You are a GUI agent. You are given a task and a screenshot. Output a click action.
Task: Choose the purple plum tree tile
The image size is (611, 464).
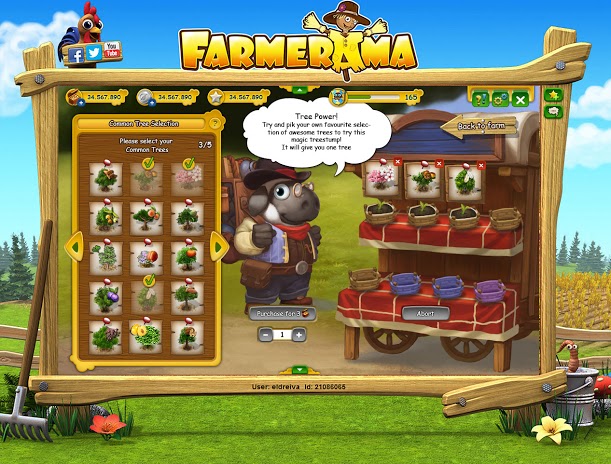coord(105,295)
